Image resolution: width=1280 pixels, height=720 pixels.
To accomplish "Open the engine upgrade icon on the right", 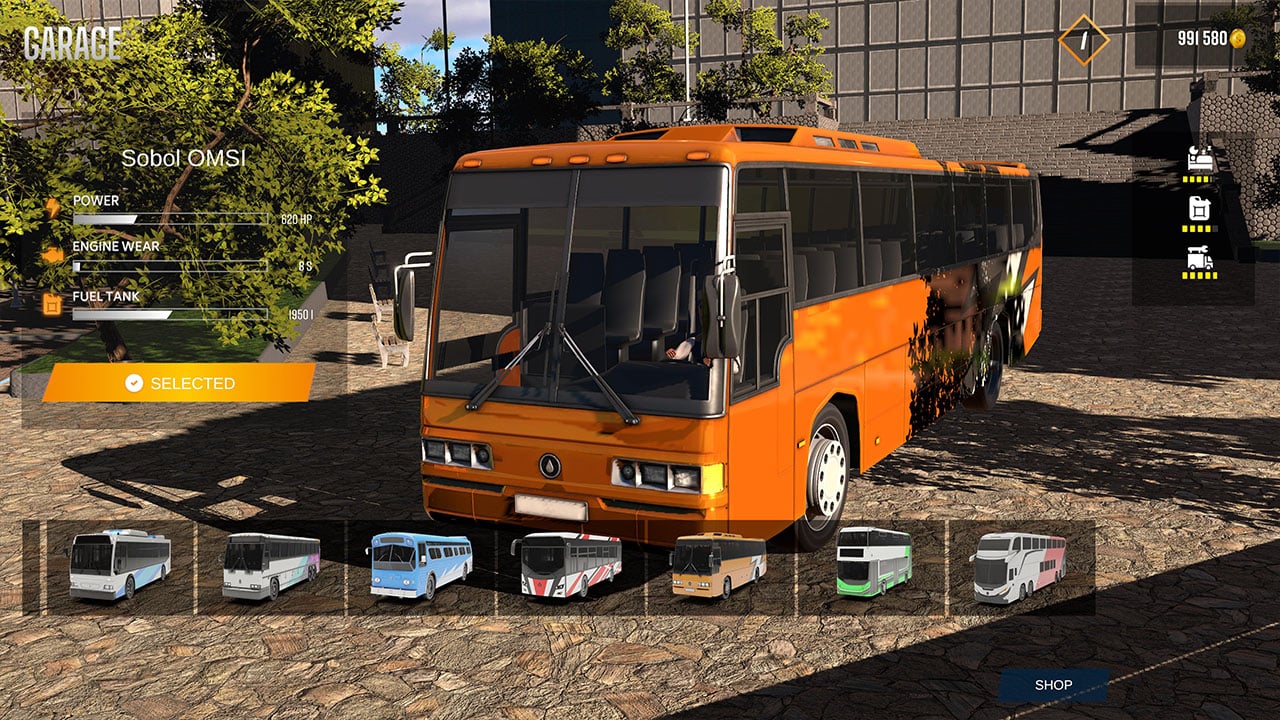I will [1200, 159].
